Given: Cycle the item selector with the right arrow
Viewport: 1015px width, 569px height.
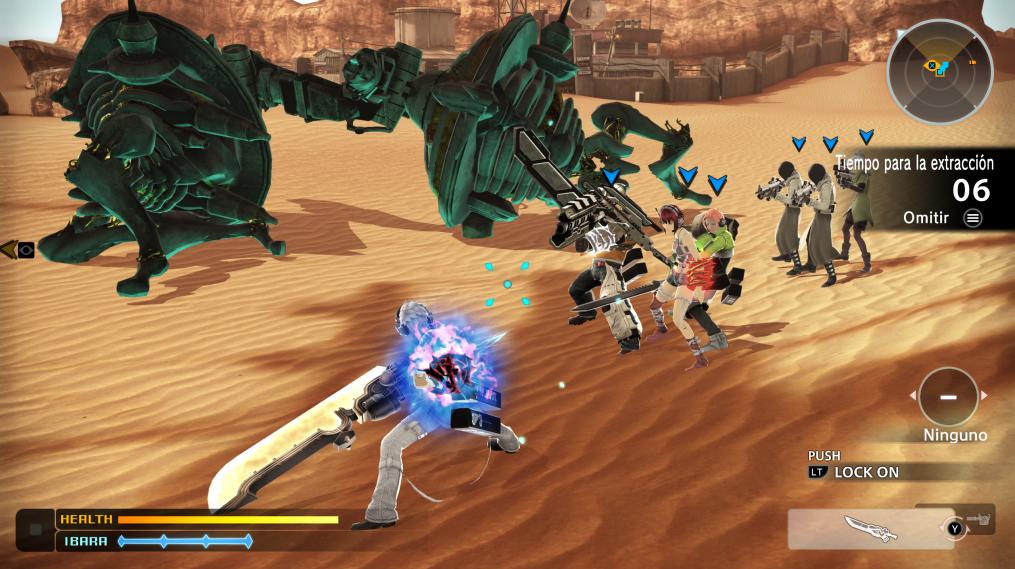Looking at the screenshot, I should [984, 396].
